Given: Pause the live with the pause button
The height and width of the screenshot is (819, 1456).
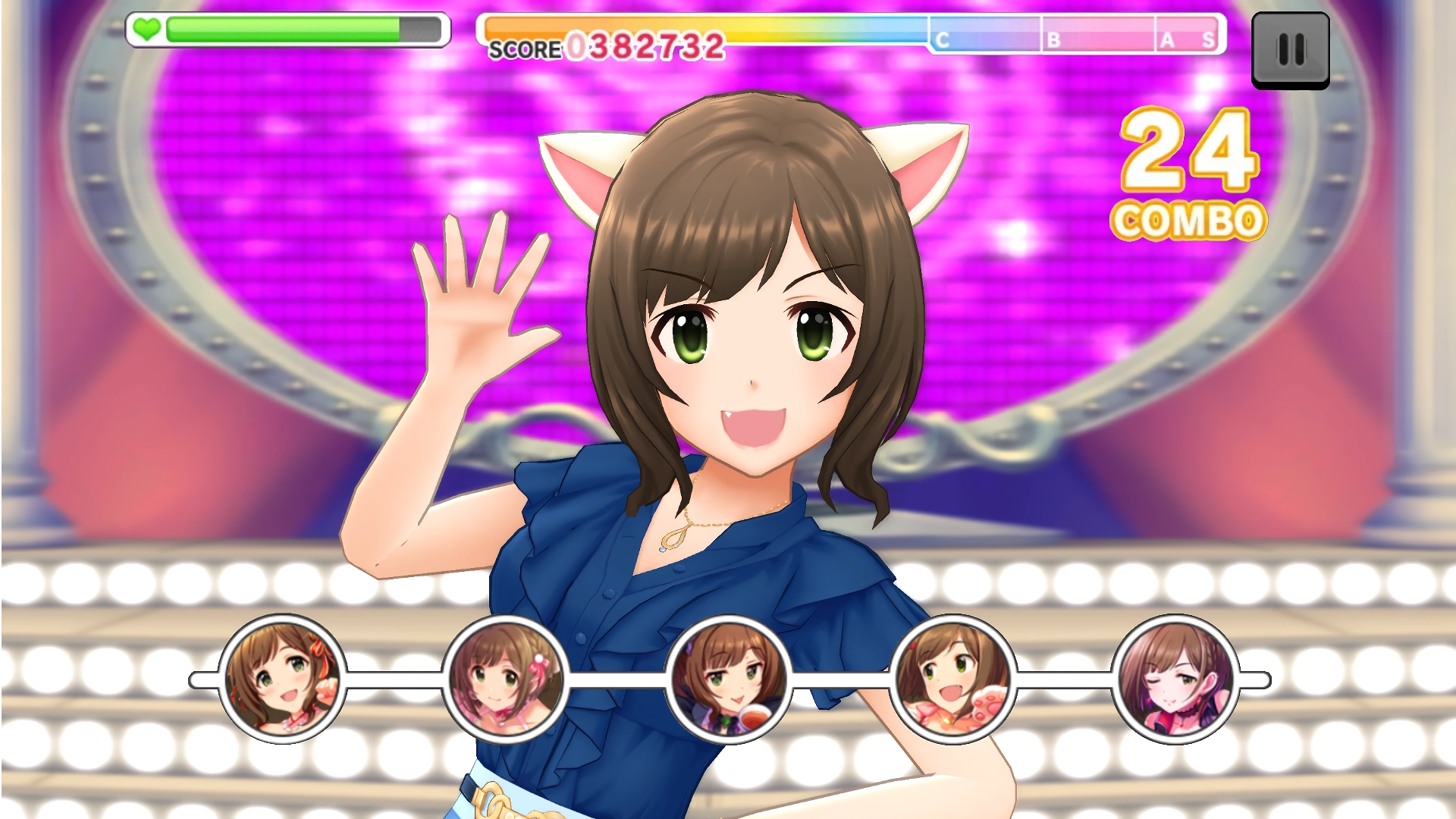Looking at the screenshot, I should (x=1290, y=50).
